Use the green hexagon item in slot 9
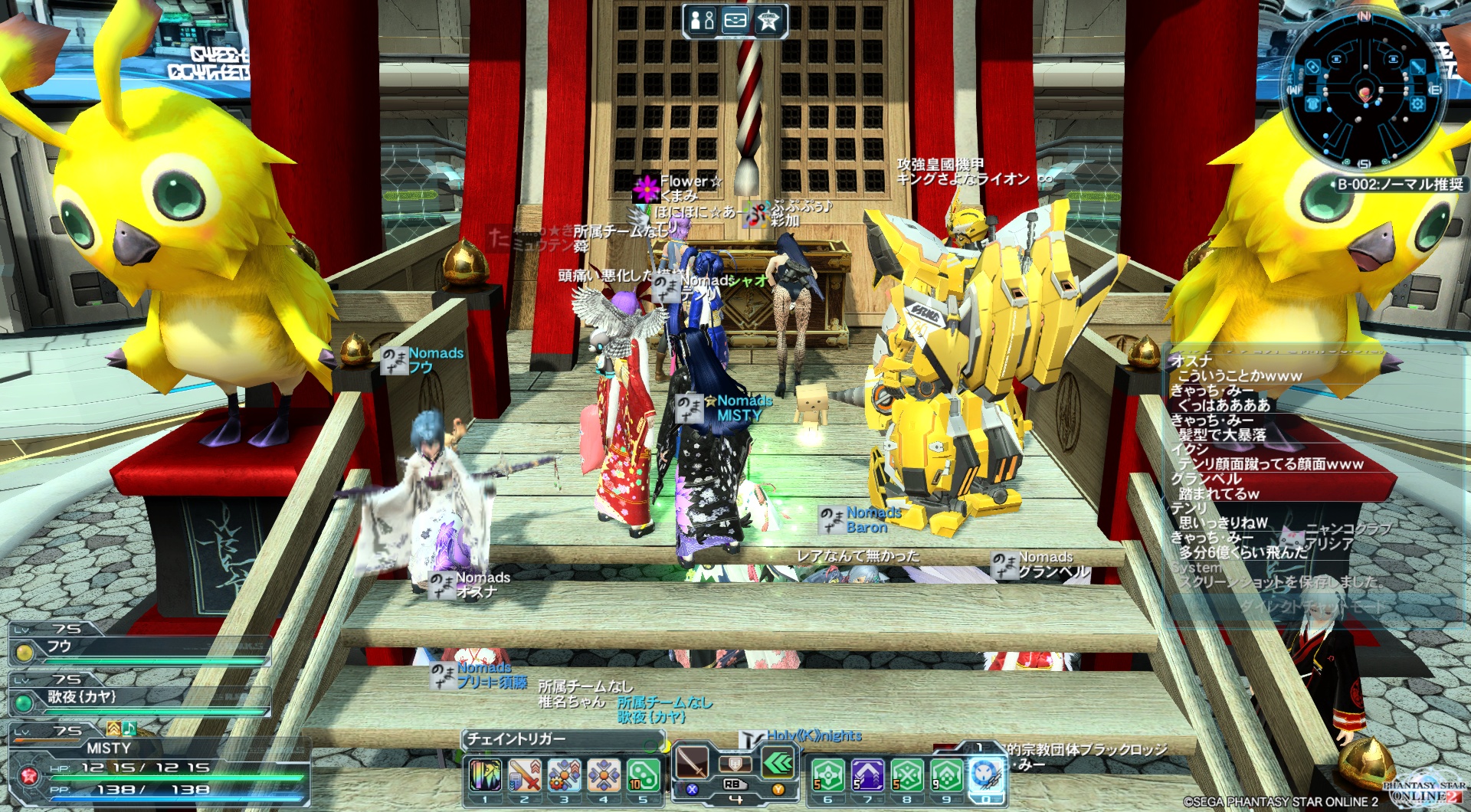 (x=946, y=775)
